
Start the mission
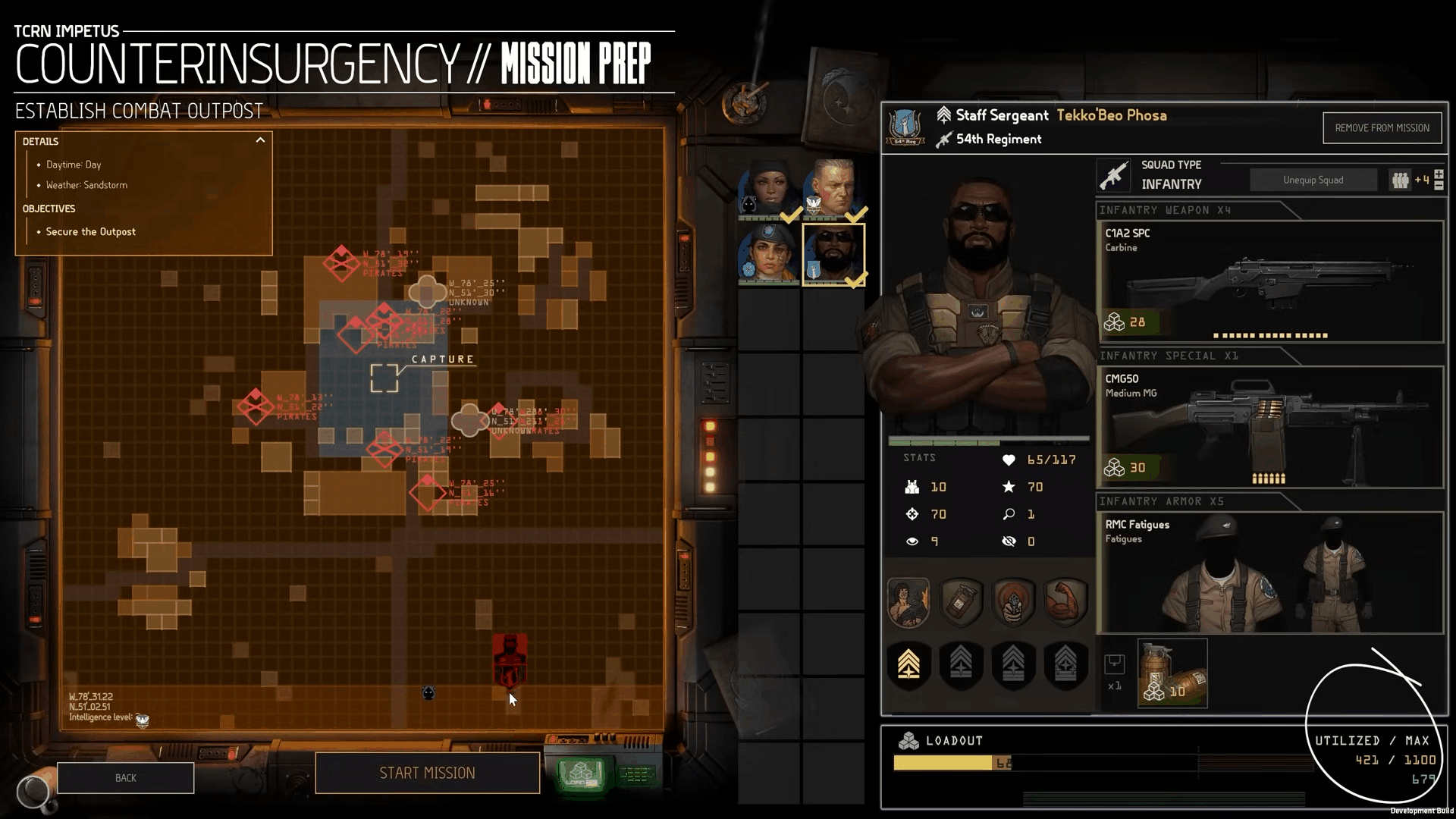click(x=427, y=773)
